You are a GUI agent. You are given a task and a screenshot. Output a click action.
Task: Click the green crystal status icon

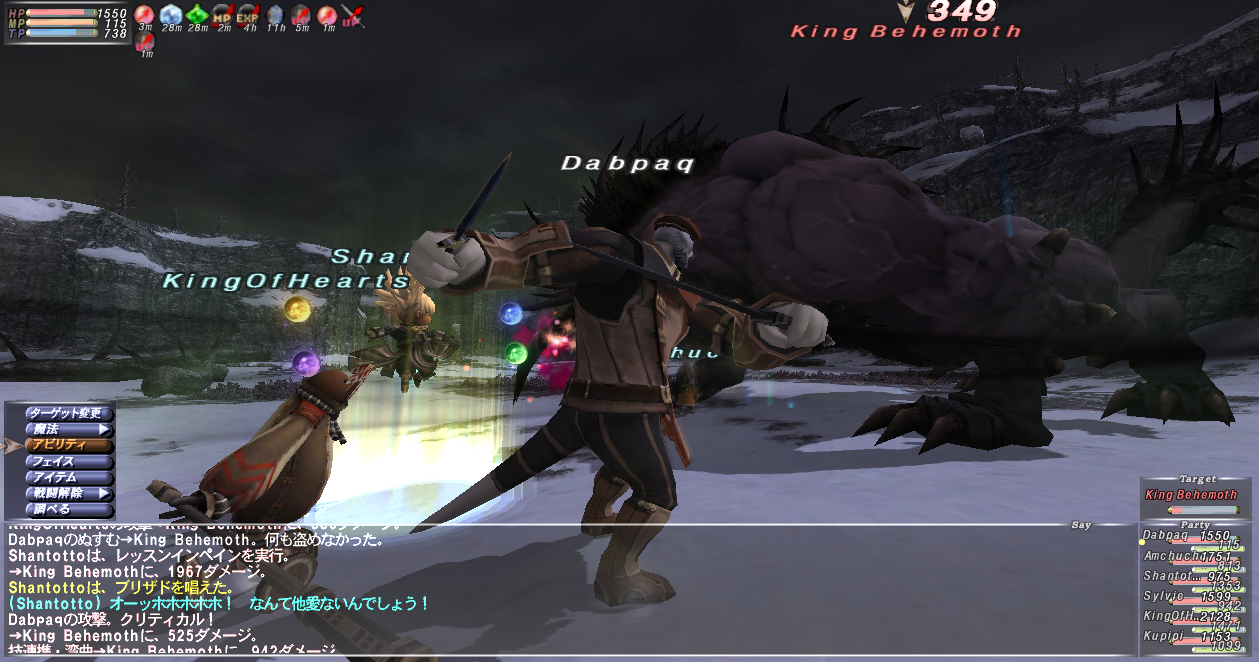pos(197,15)
